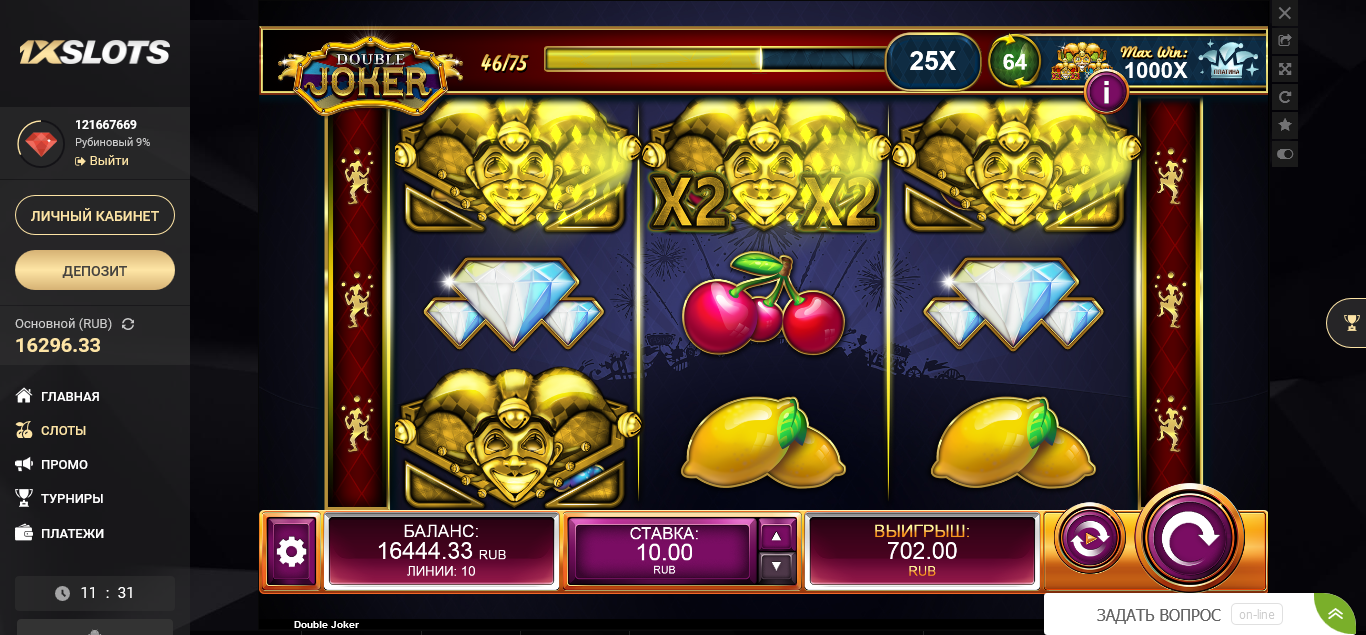Image resolution: width=1366 pixels, height=635 pixels.
Task: Open the Турниры section
Action: (x=72, y=498)
